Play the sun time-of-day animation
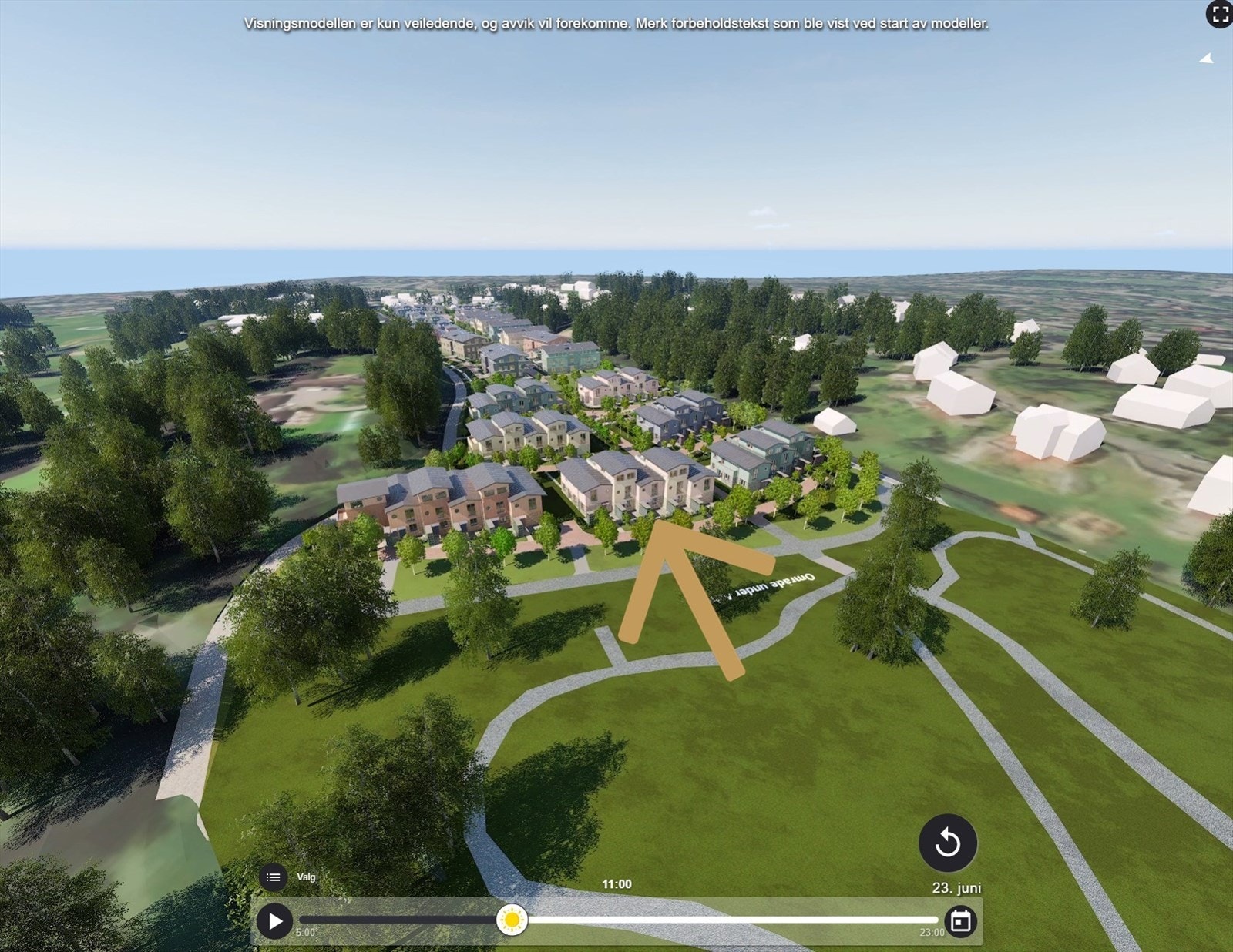Image resolution: width=1233 pixels, height=952 pixels. pos(274,920)
